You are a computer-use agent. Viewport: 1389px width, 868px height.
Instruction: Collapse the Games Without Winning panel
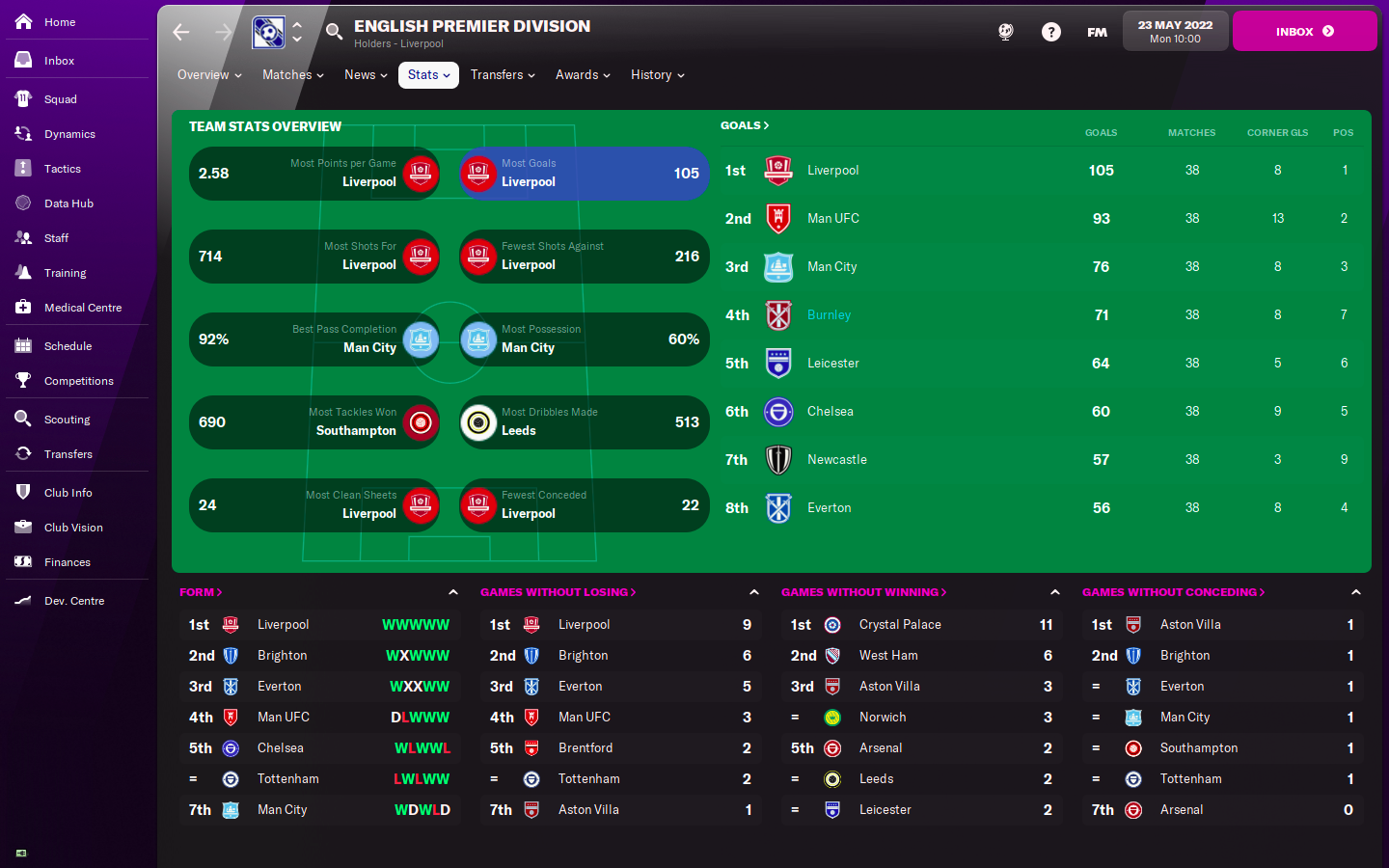coord(1055,592)
